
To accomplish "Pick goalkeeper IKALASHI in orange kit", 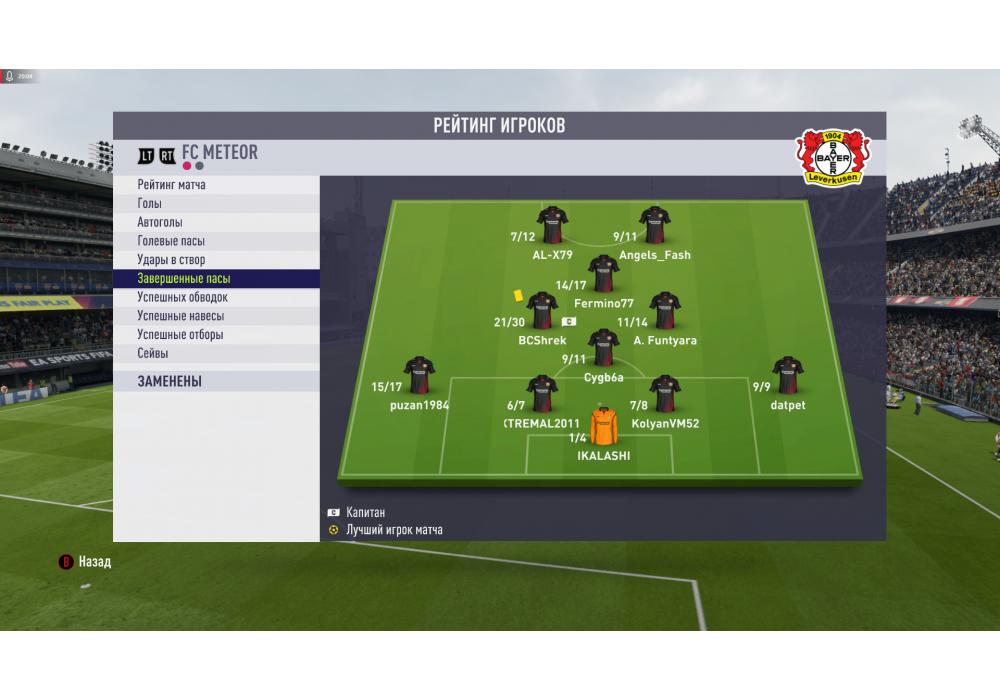I will 604,427.
